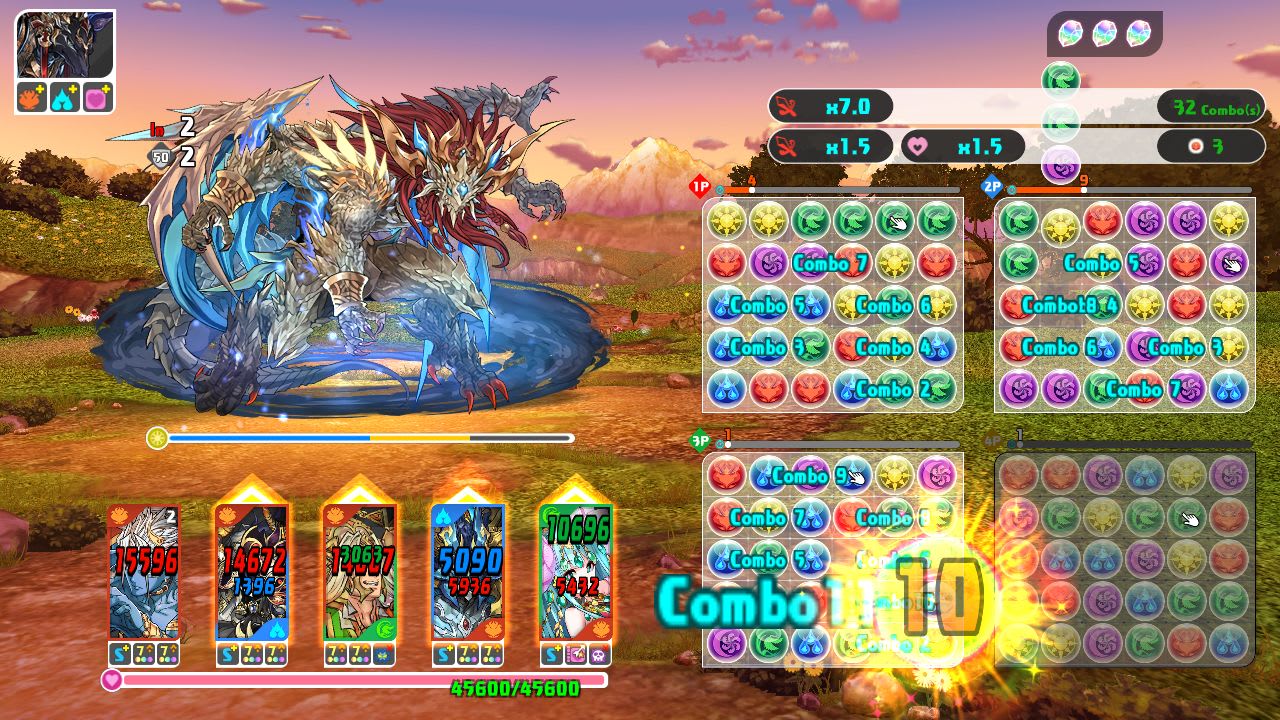This screenshot has height=720, width=1280.
Task: Select the red fire orb in the 4P board's top-left corner
Action: pyautogui.click(x=1016, y=475)
